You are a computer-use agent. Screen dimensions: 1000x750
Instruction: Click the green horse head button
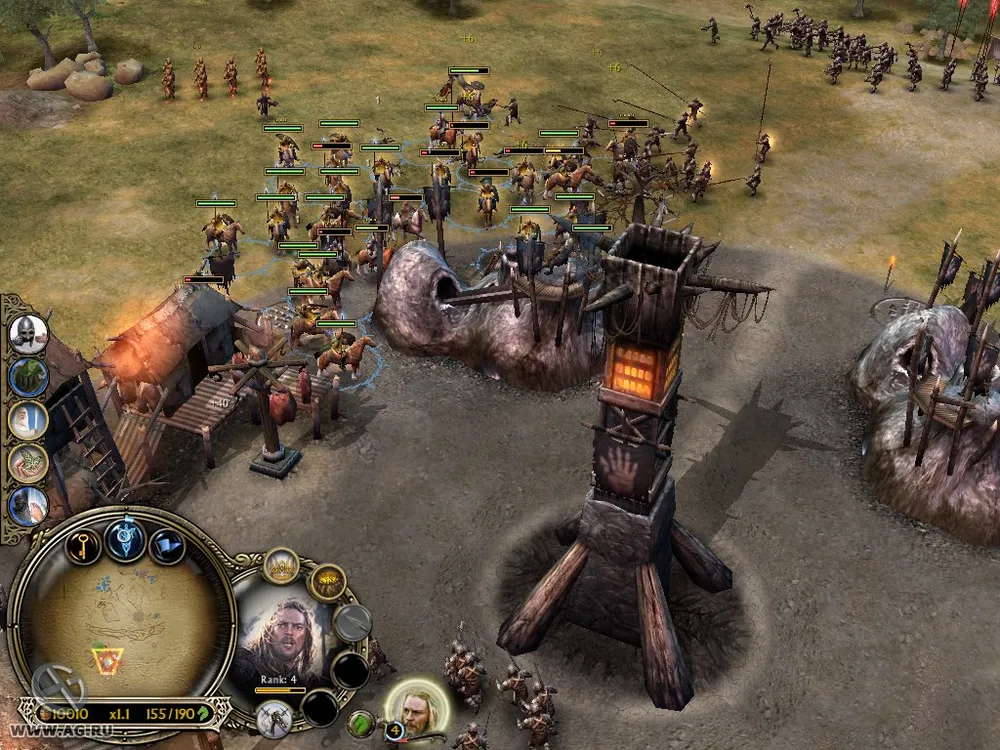[361, 722]
